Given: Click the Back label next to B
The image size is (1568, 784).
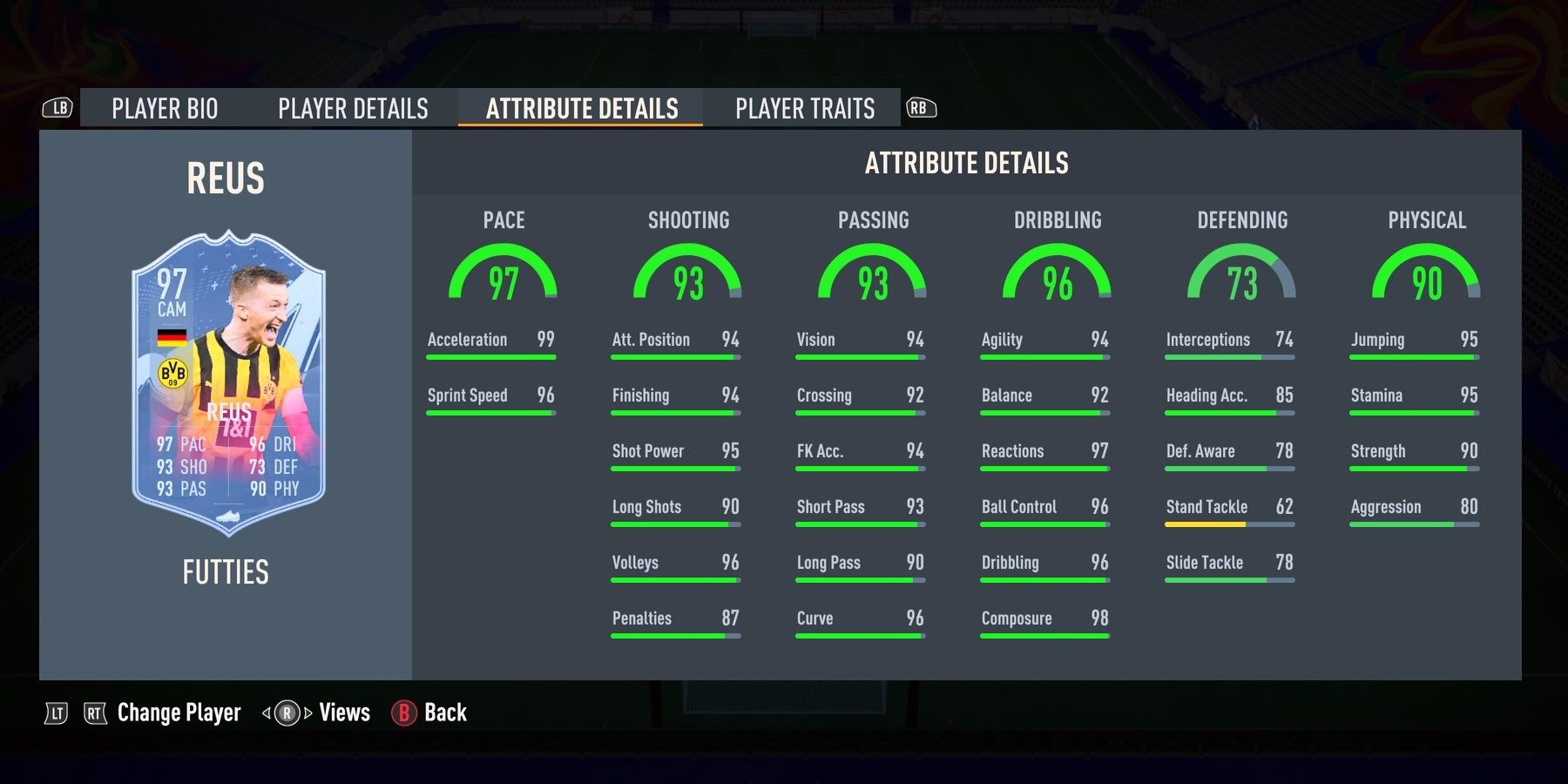Looking at the screenshot, I should click(444, 713).
